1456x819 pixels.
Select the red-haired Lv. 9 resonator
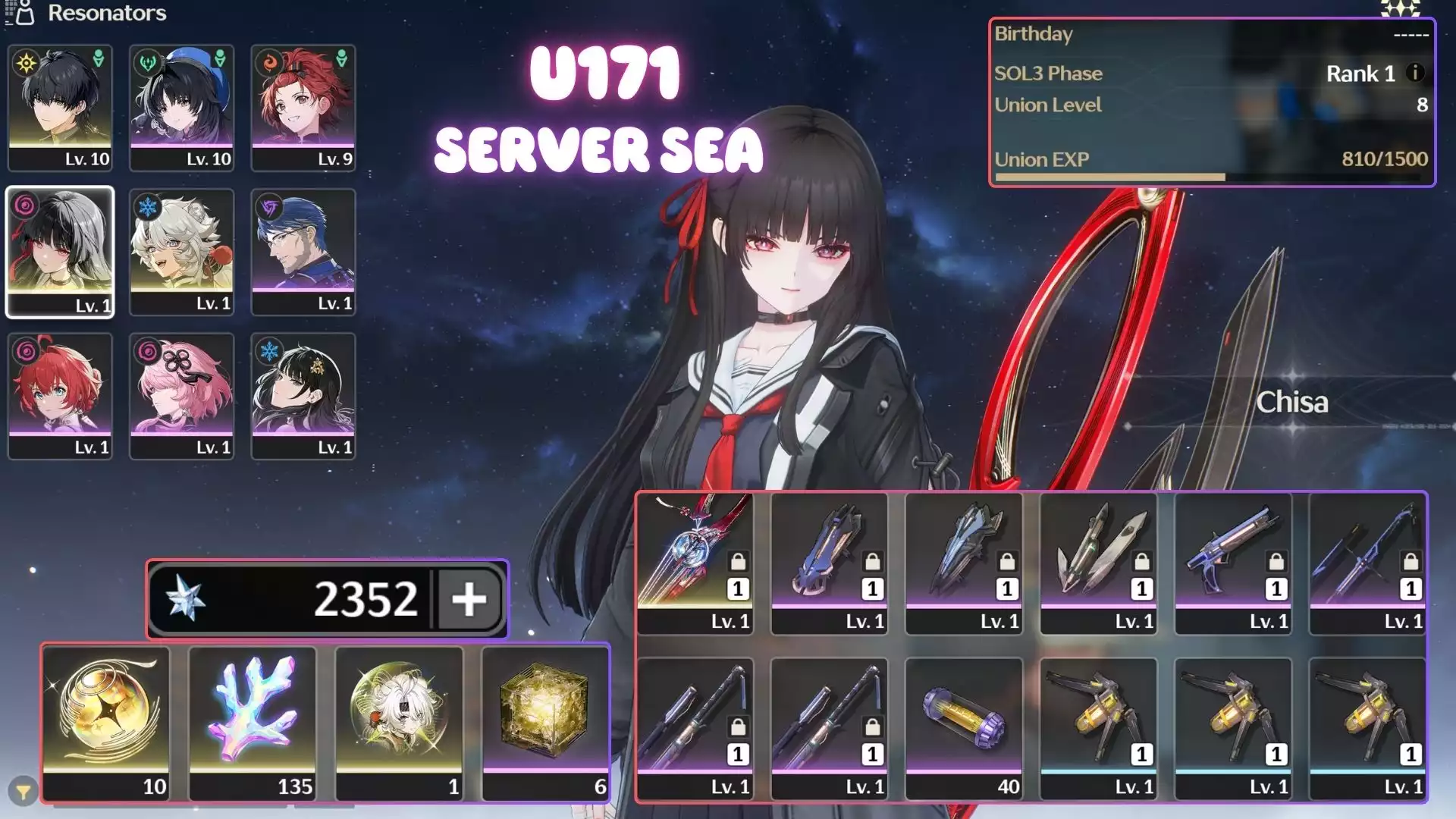(303, 108)
